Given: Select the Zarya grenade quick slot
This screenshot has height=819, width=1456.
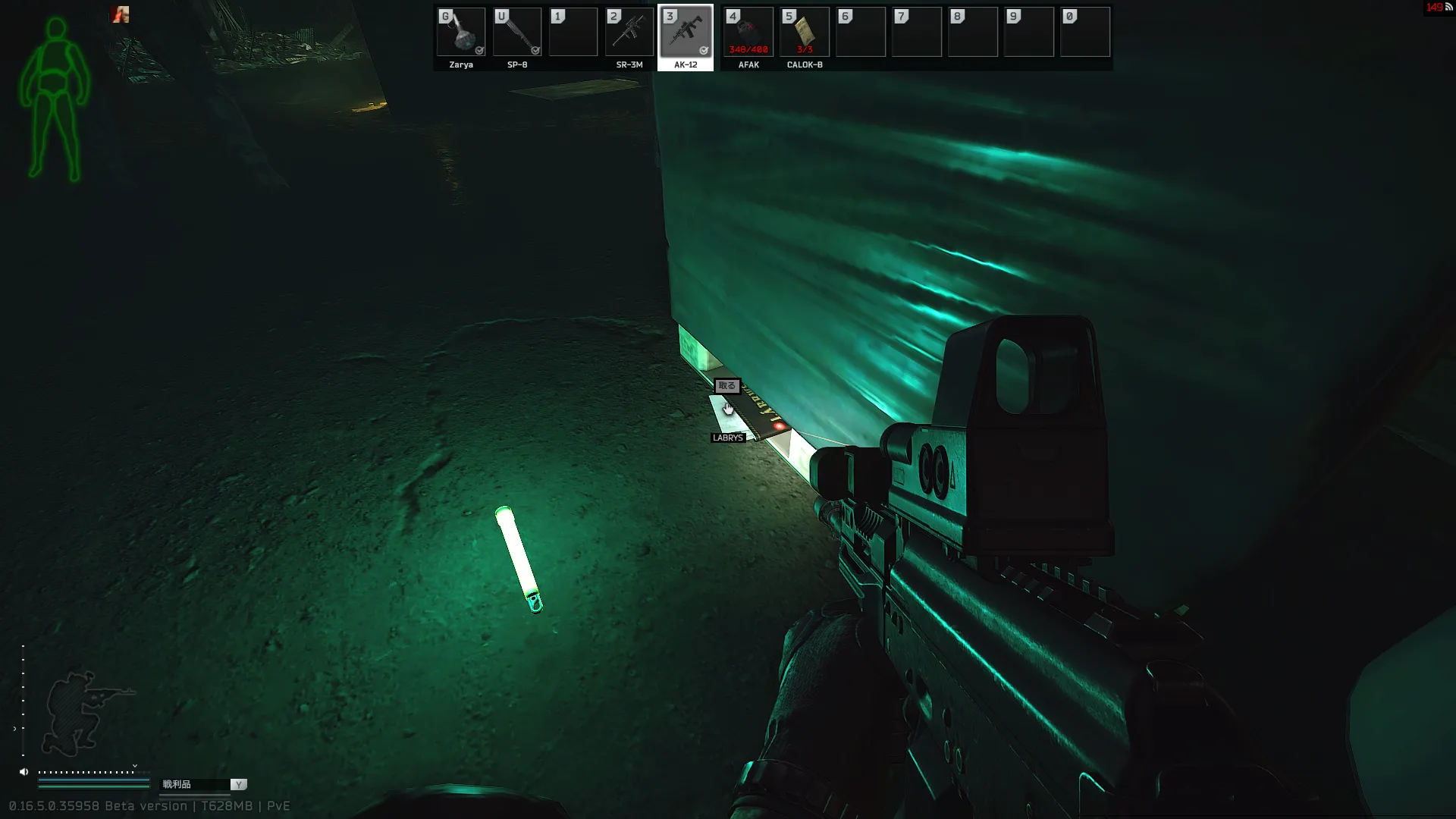Looking at the screenshot, I should (461, 33).
